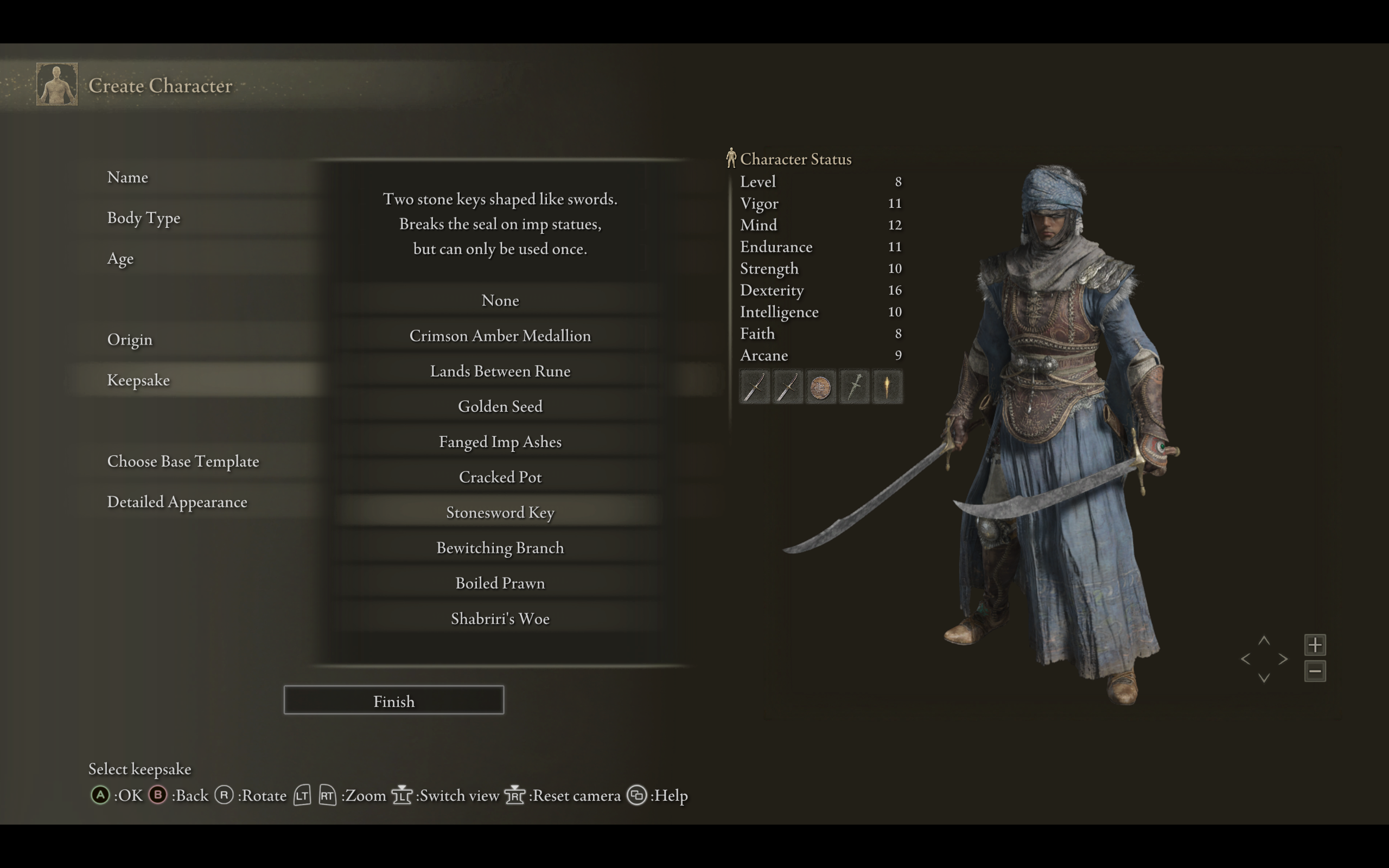1389x868 pixels.
Task: Open the Body Type option
Action: coord(143,218)
